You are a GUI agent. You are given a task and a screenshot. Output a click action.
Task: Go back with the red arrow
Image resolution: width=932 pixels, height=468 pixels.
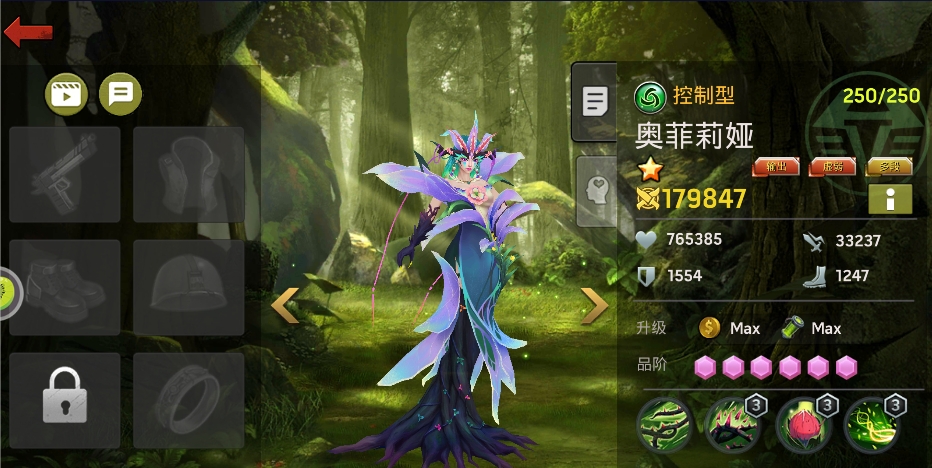point(28,31)
